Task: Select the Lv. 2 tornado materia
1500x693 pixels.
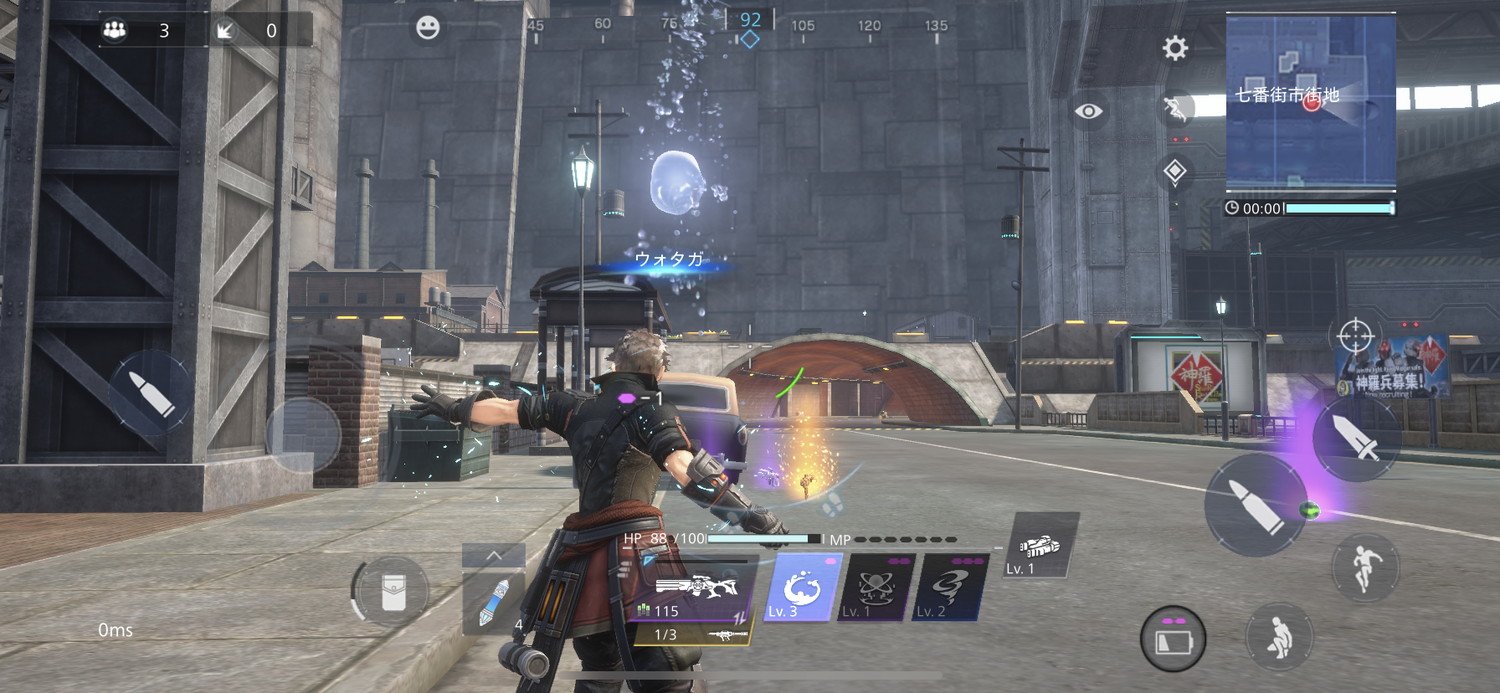Action: pos(950,588)
